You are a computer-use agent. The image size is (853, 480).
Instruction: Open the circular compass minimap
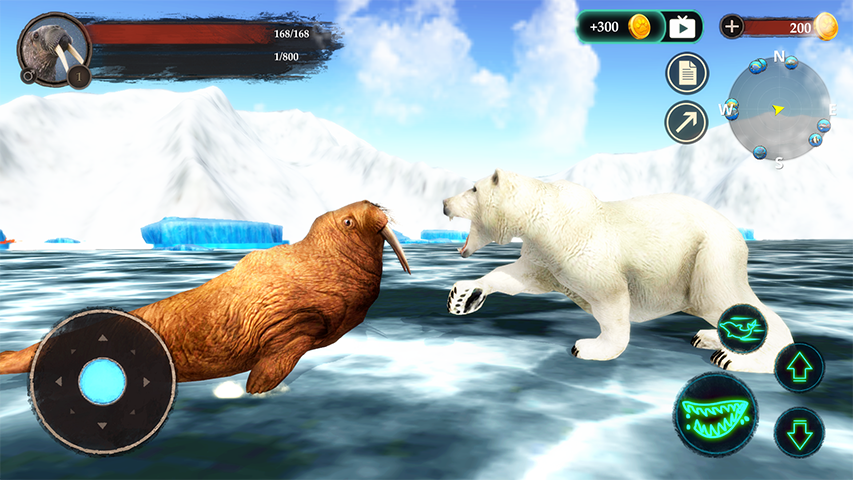tap(777, 109)
